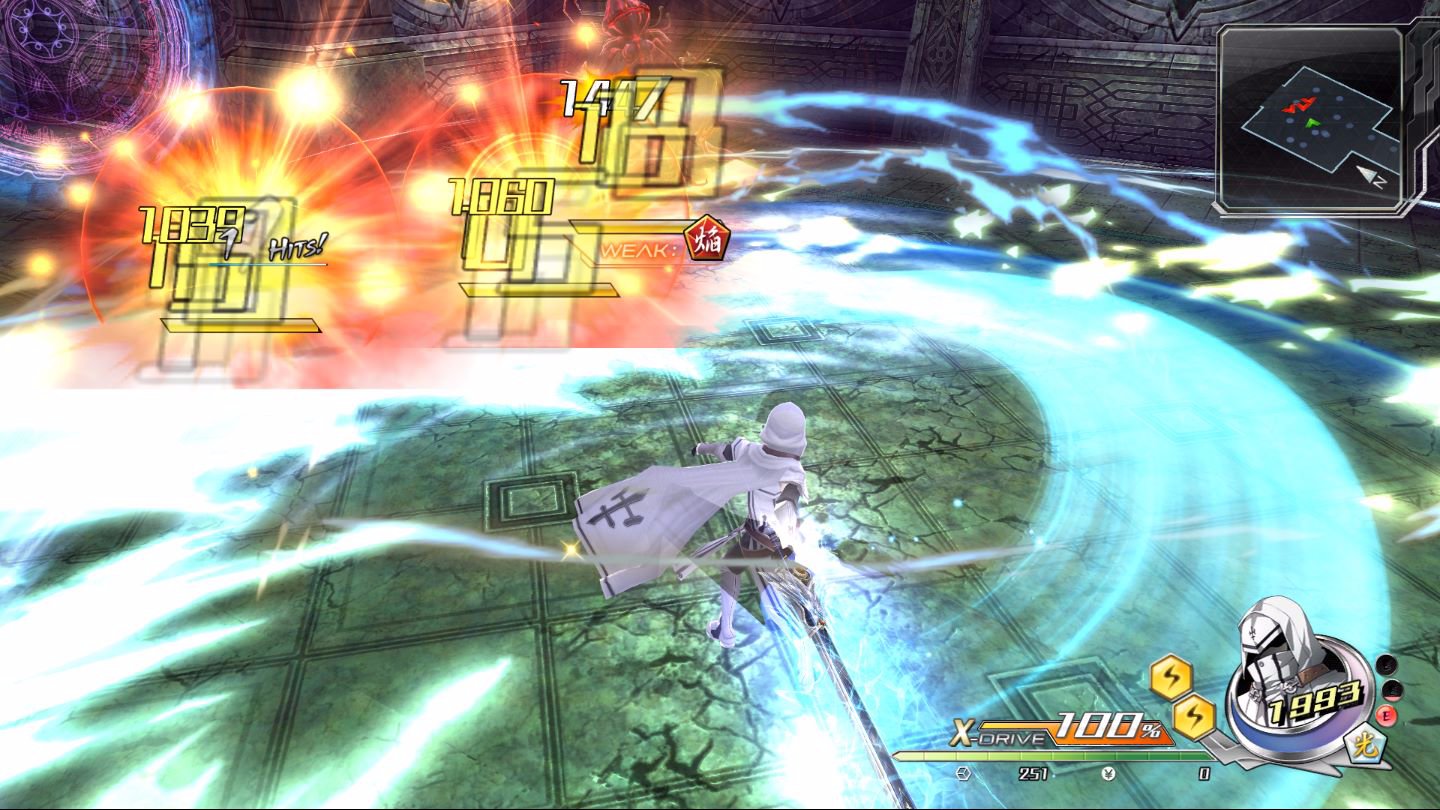The height and width of the screenshot is (810, 1440).
Task: Click the minimap's north compass arrow
Action: 1370,176
